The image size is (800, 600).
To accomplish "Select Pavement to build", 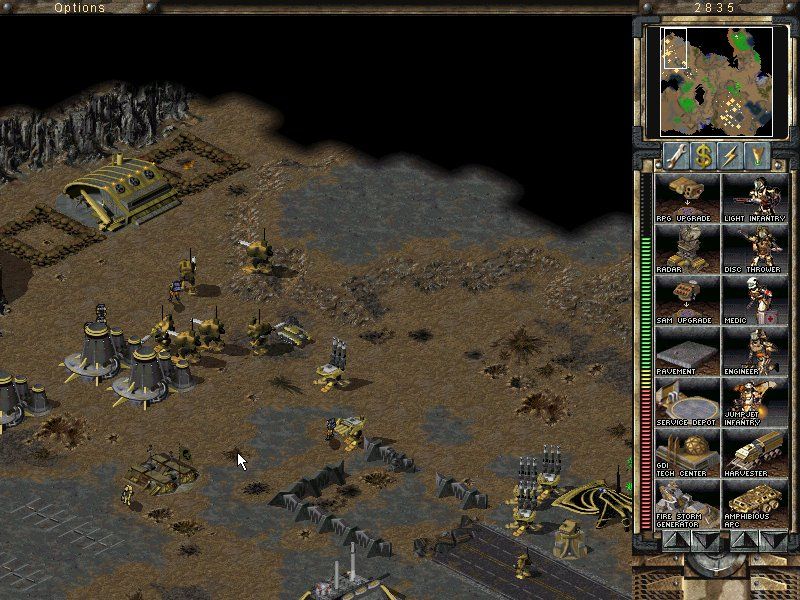I will coord(687,351).
